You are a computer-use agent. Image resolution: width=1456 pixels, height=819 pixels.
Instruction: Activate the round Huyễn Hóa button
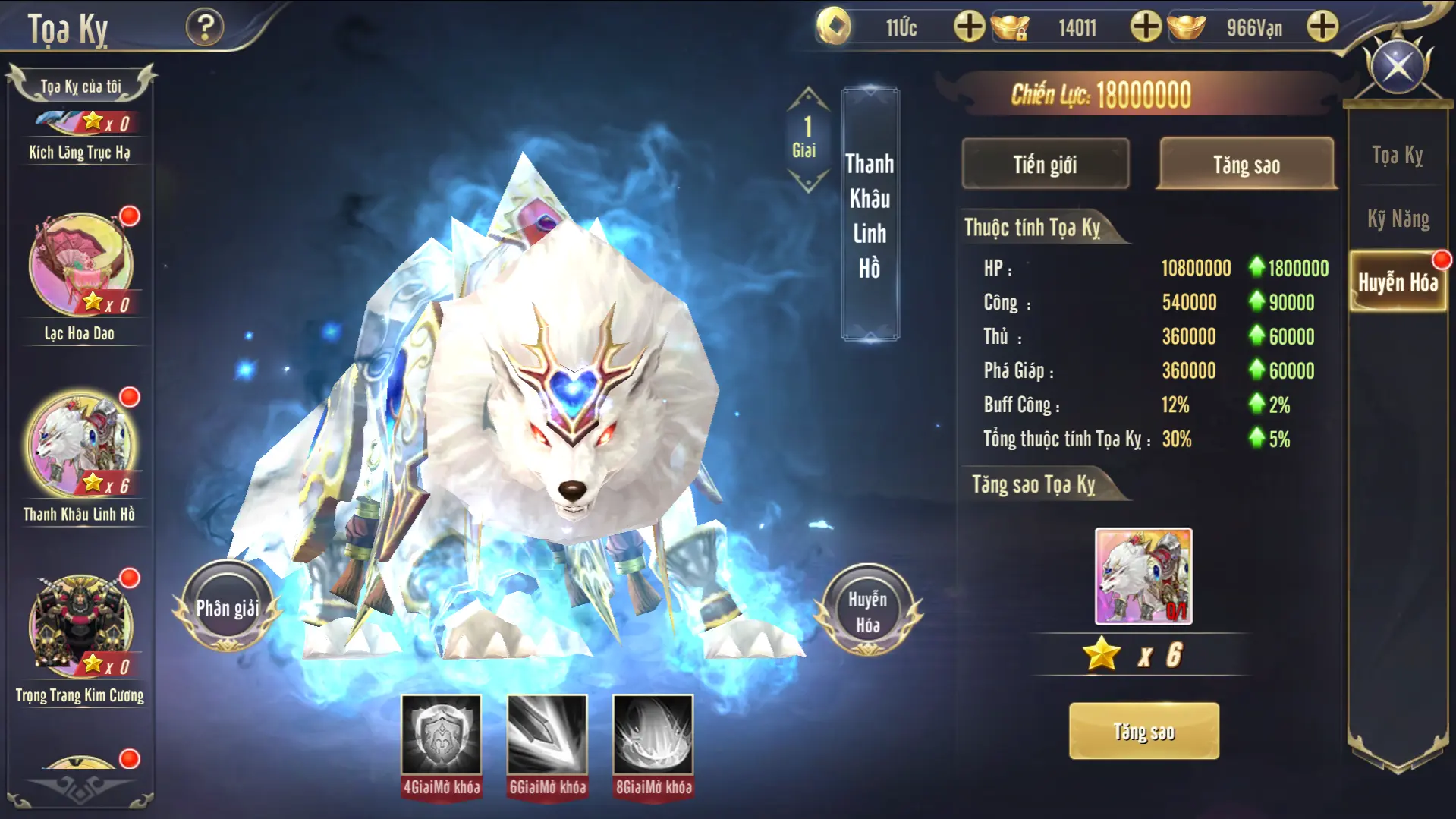[867, 611]
